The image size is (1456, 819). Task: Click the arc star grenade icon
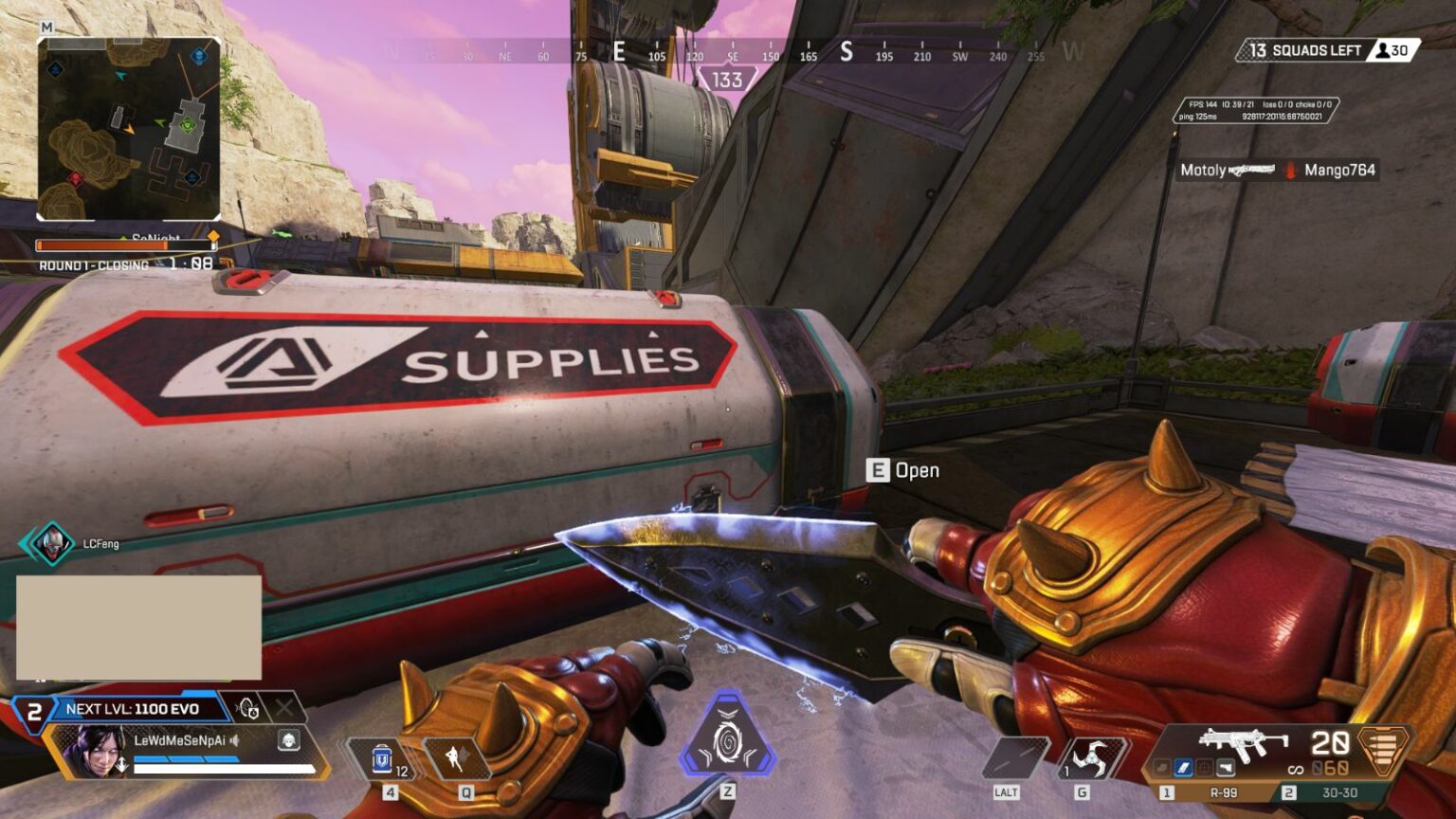click(x=1093, y=755)
